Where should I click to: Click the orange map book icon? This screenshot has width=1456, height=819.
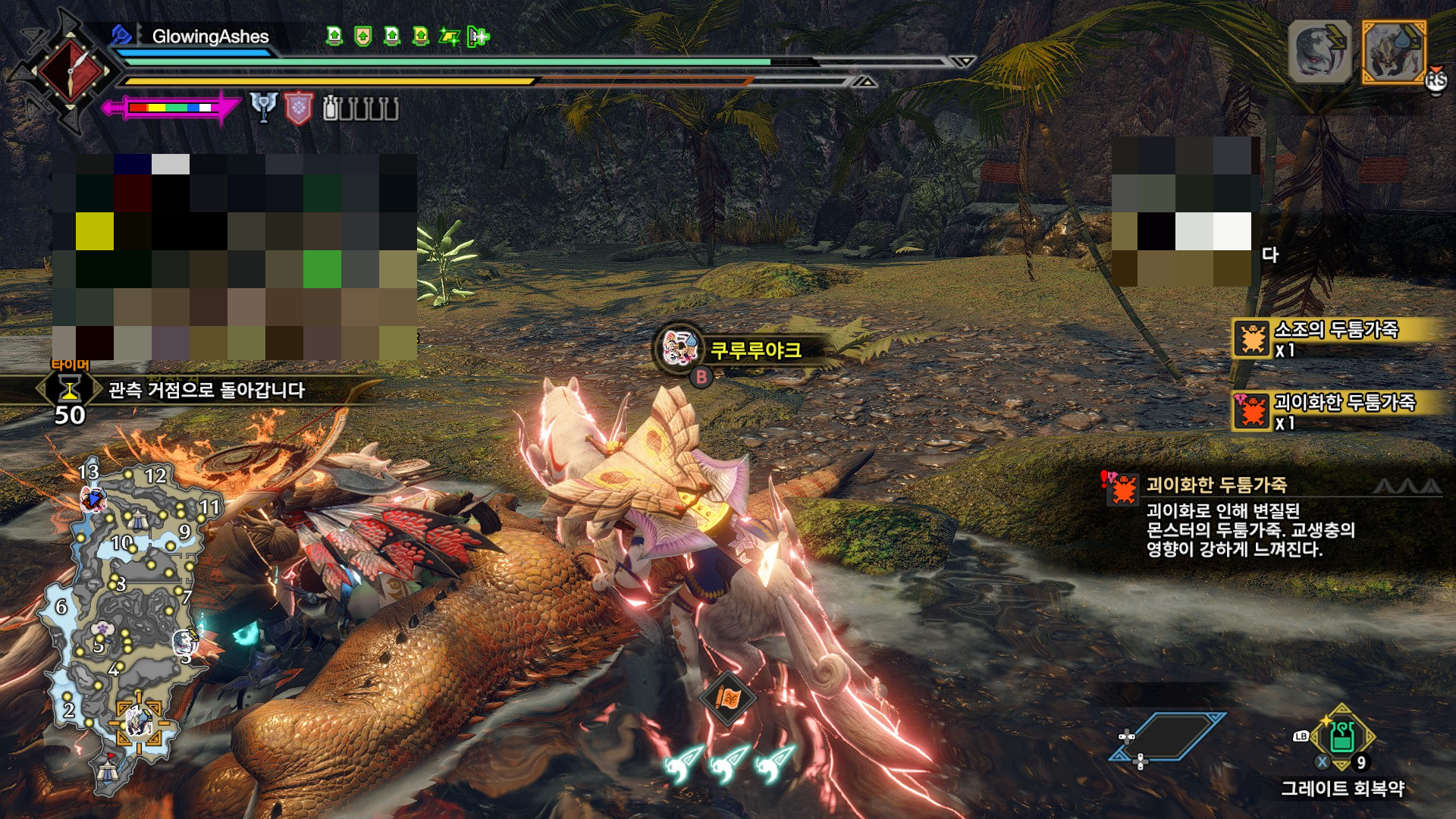[x=727, y=698]
